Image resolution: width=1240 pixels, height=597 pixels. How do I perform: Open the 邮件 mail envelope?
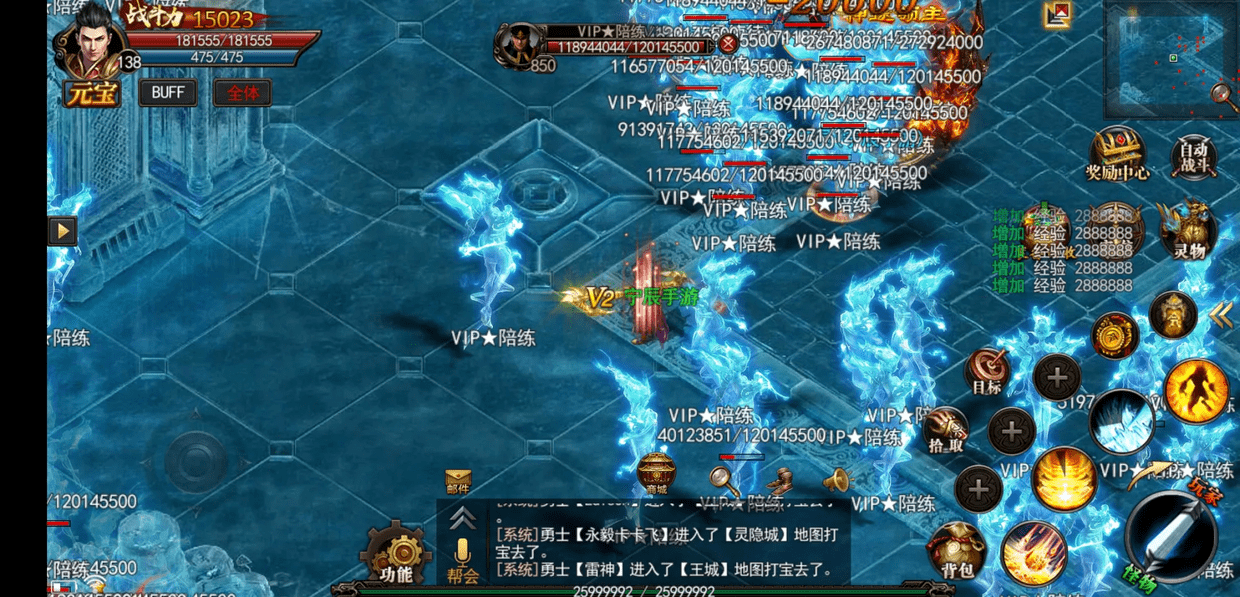pos(458,482)
